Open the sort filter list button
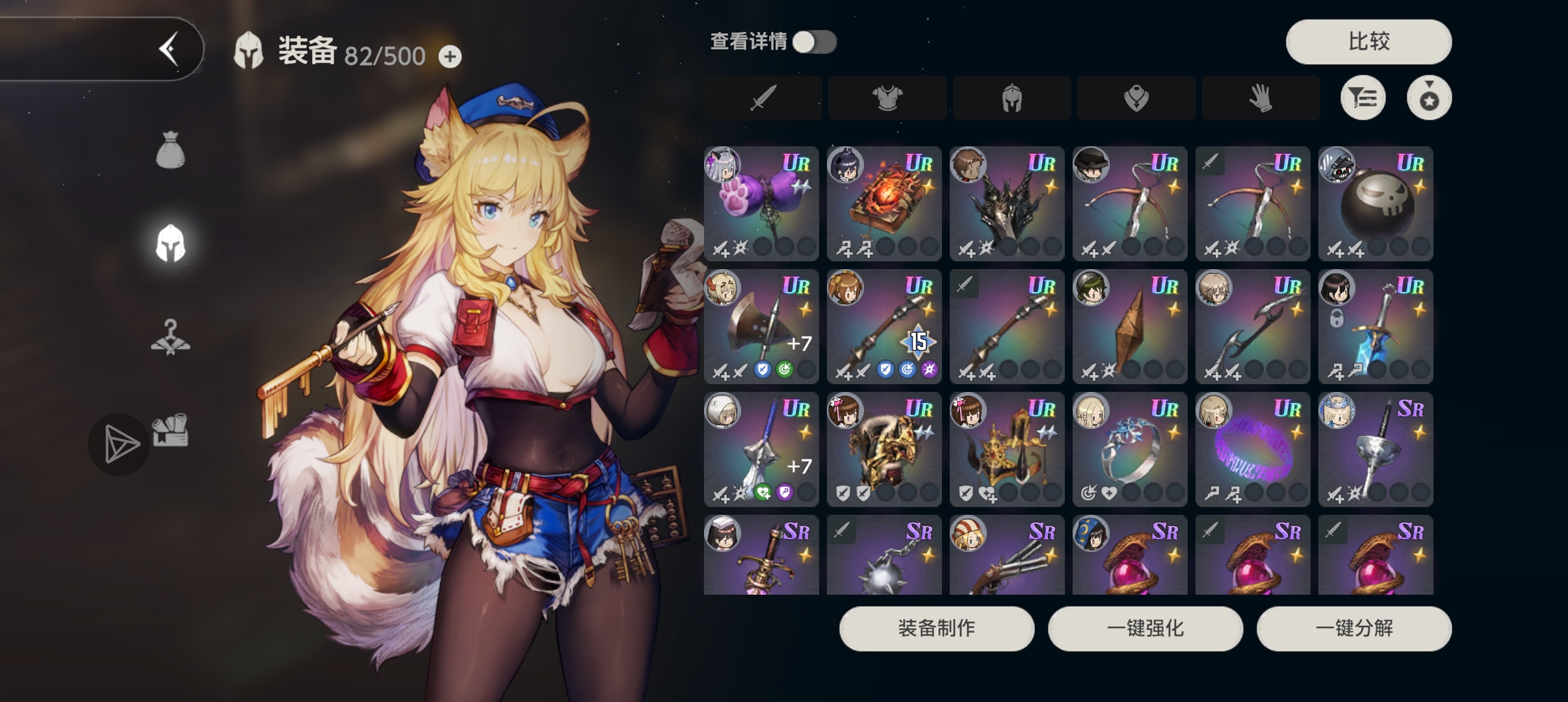Screen dimensions: 1568x702 click(x=1363, y=98)
